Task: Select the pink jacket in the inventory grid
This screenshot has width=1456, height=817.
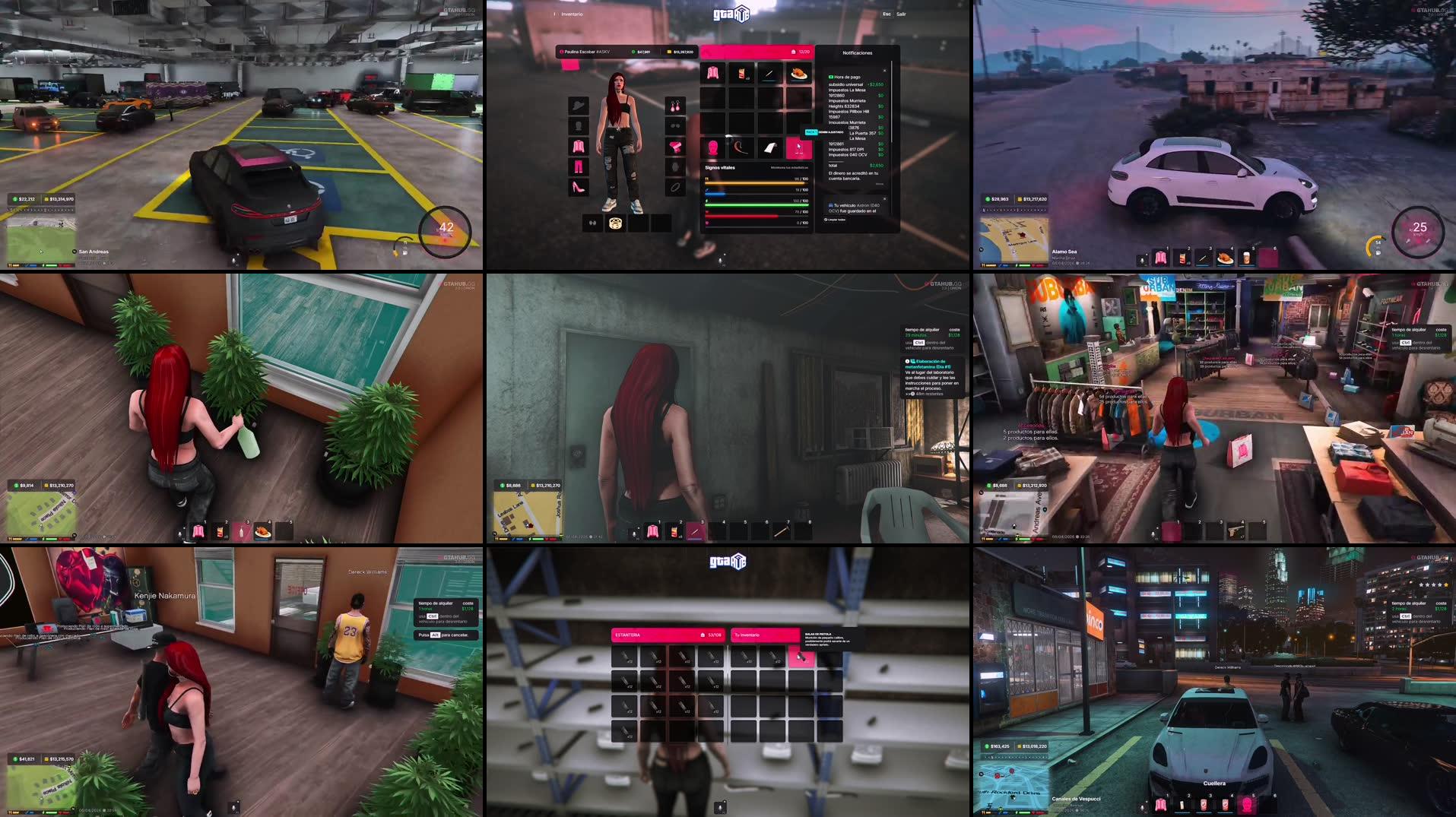Action: pos(713,73)
